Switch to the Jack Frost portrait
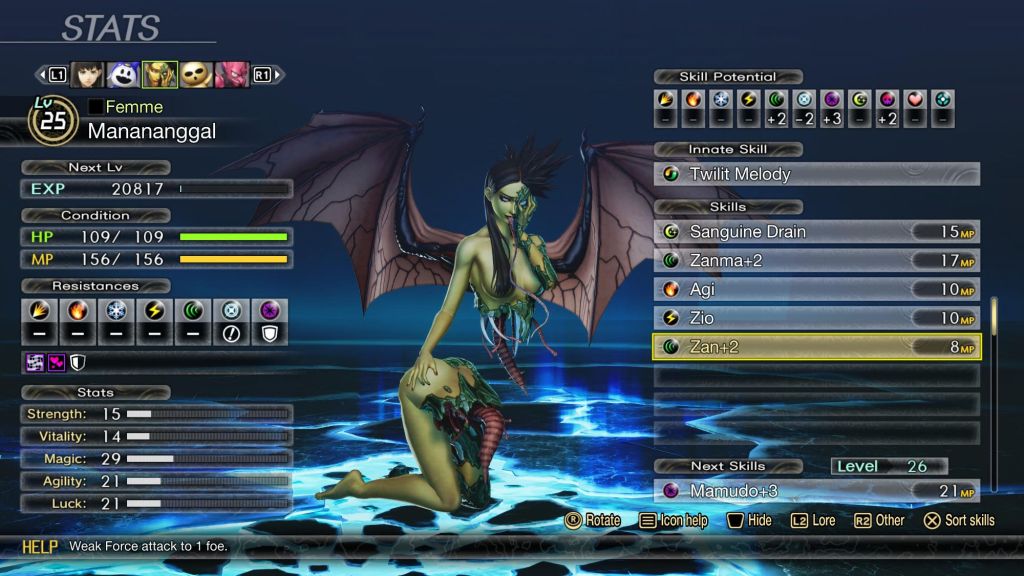 click(124, 75)
